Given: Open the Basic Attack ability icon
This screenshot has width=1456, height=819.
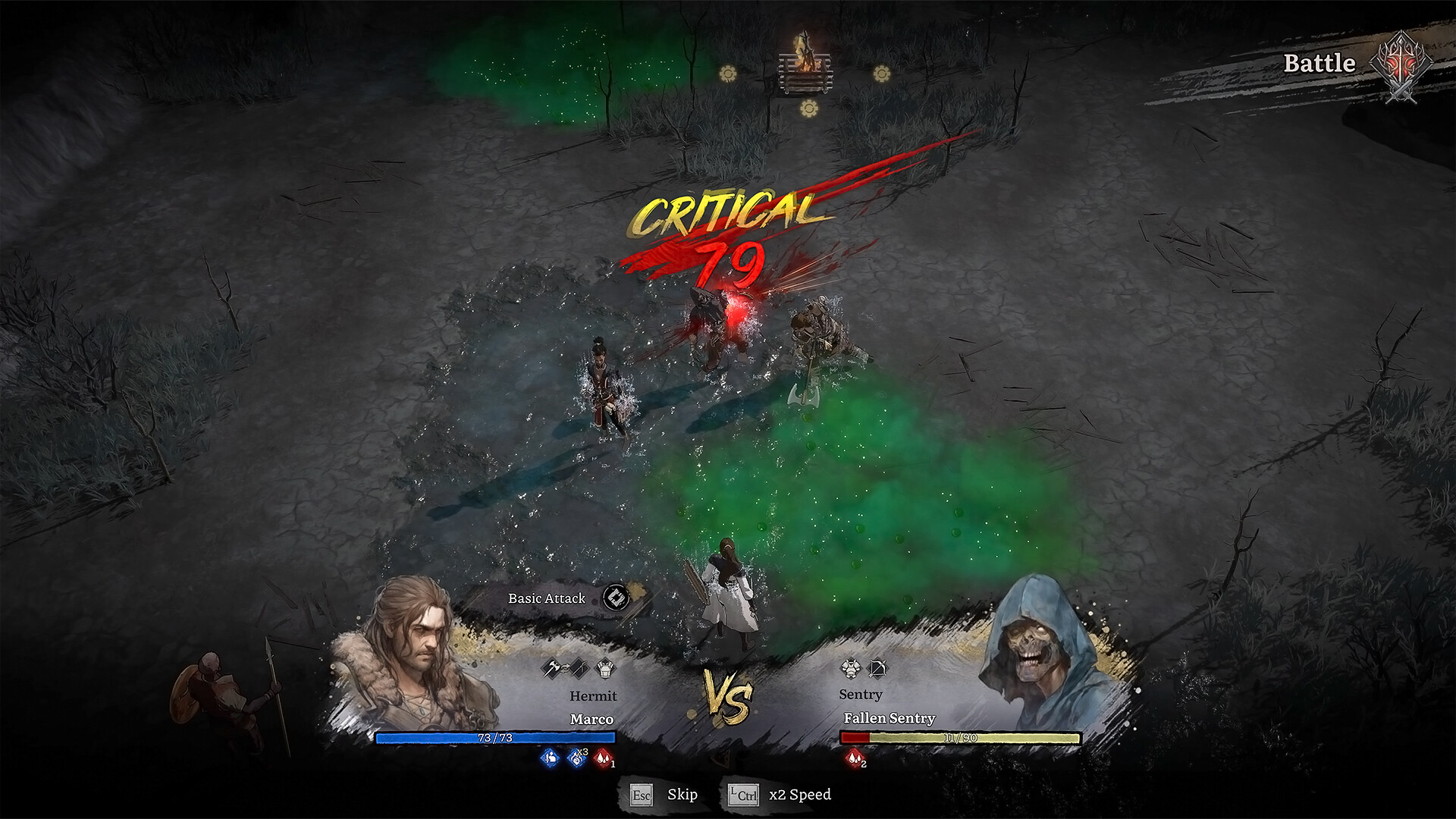Looking at the screenshot, I should (x=617, y=598).
